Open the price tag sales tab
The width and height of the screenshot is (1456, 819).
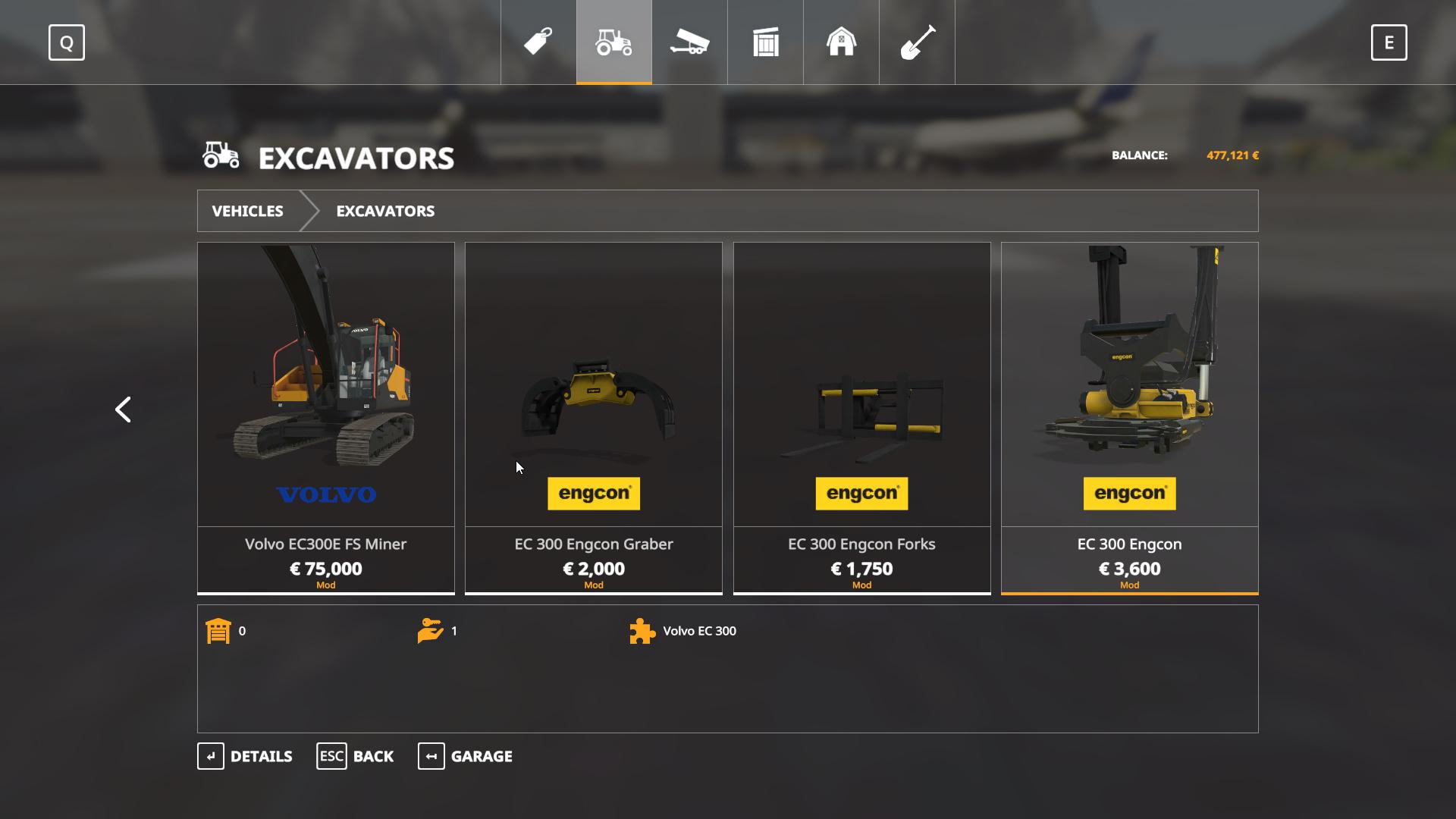click(538, 42)
